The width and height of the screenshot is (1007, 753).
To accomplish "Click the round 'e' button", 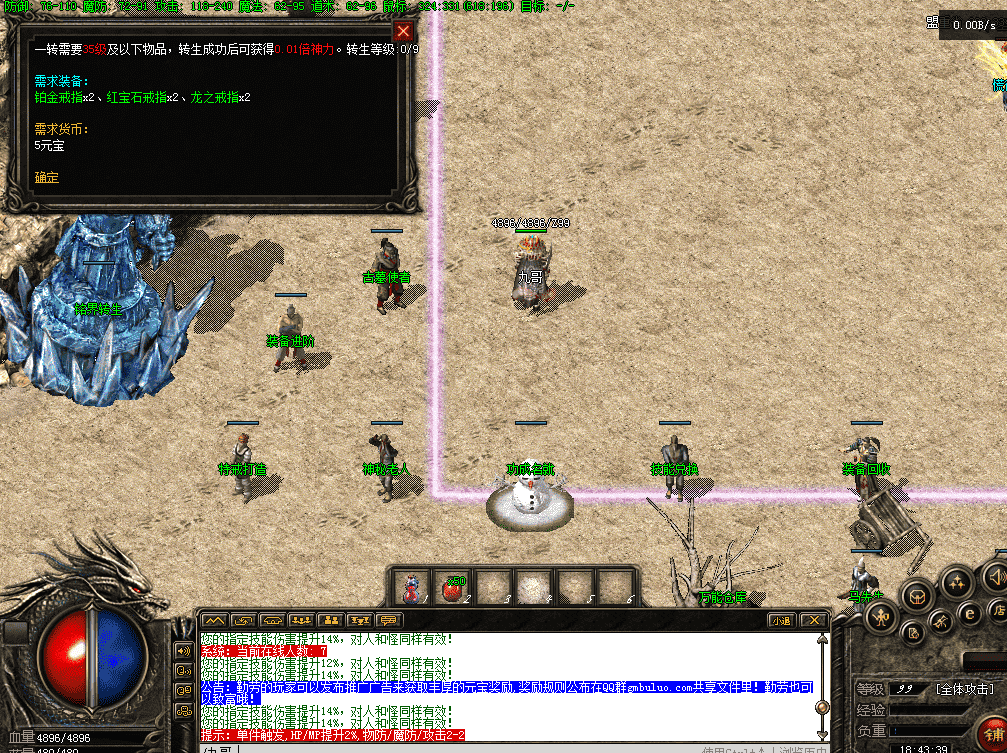I will [968, 613].
